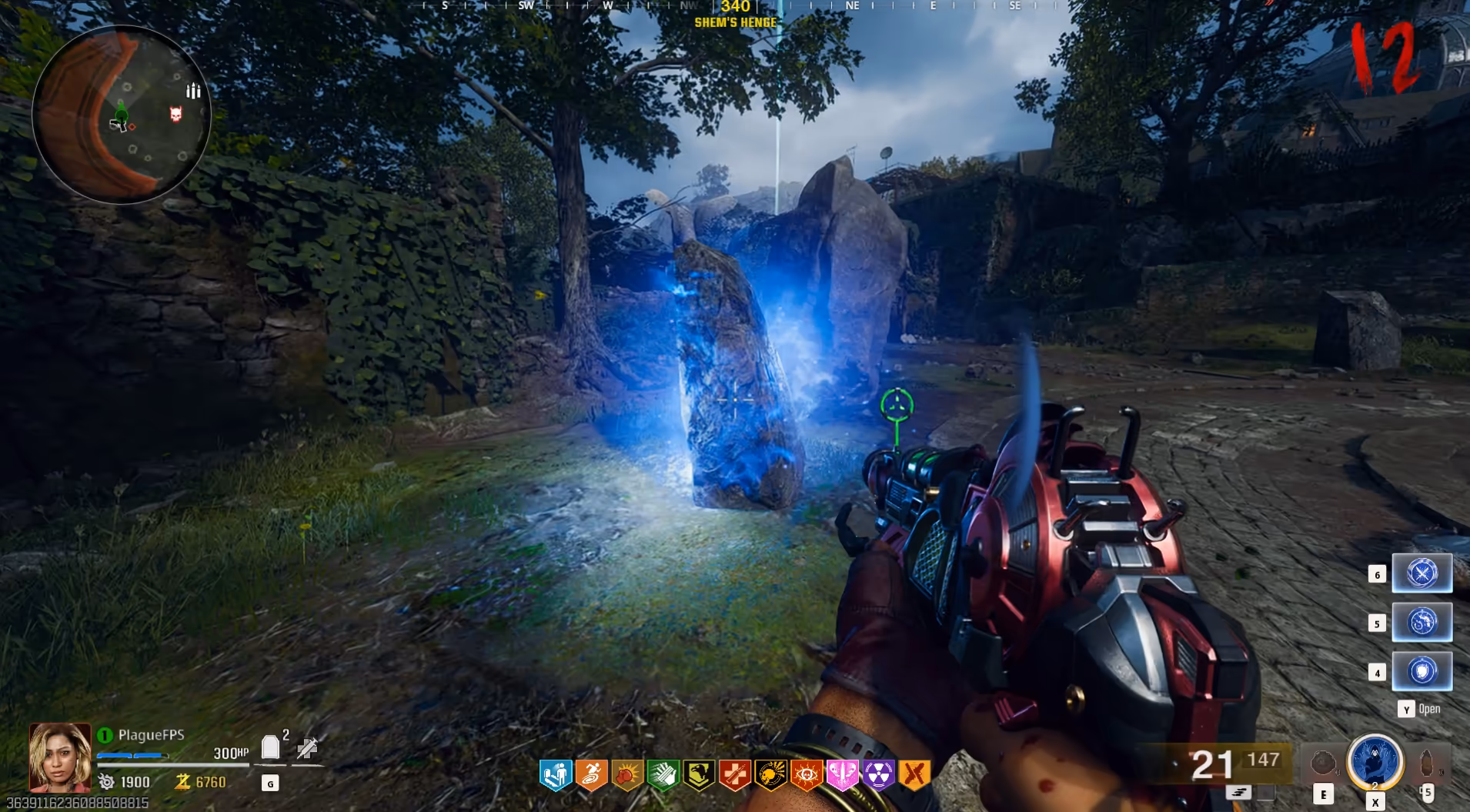Click the PlagueFPS character portrait

coord(60,757)
